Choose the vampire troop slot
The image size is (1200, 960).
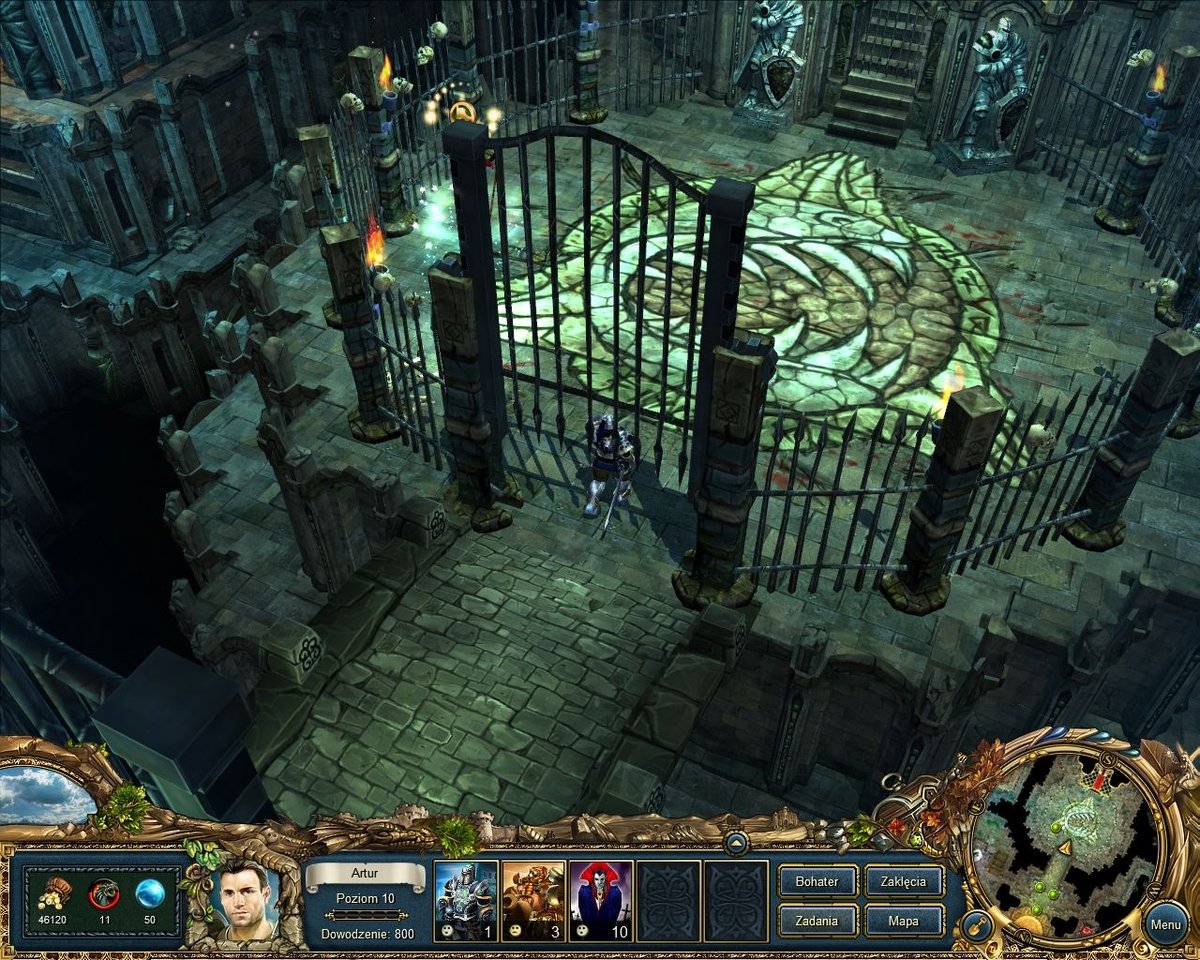601,900
